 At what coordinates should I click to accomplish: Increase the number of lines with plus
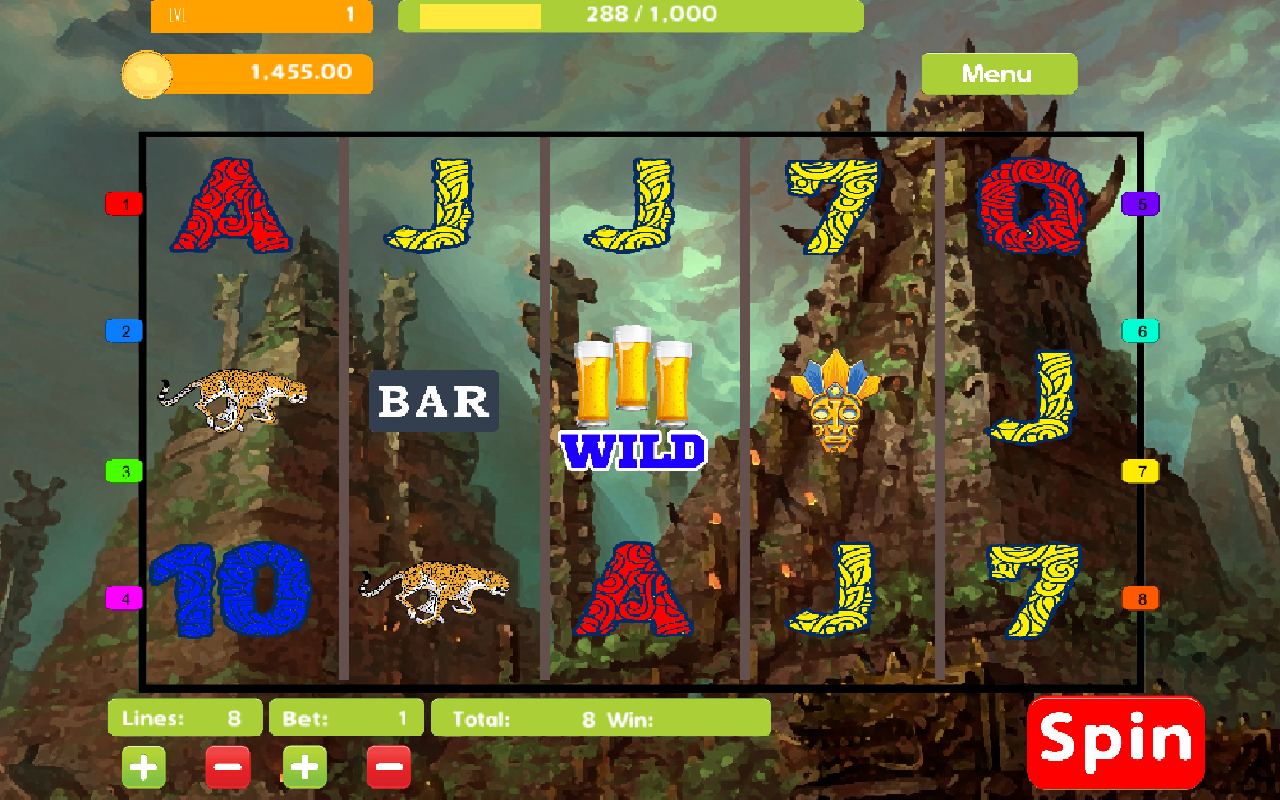(x=143, y=766)
